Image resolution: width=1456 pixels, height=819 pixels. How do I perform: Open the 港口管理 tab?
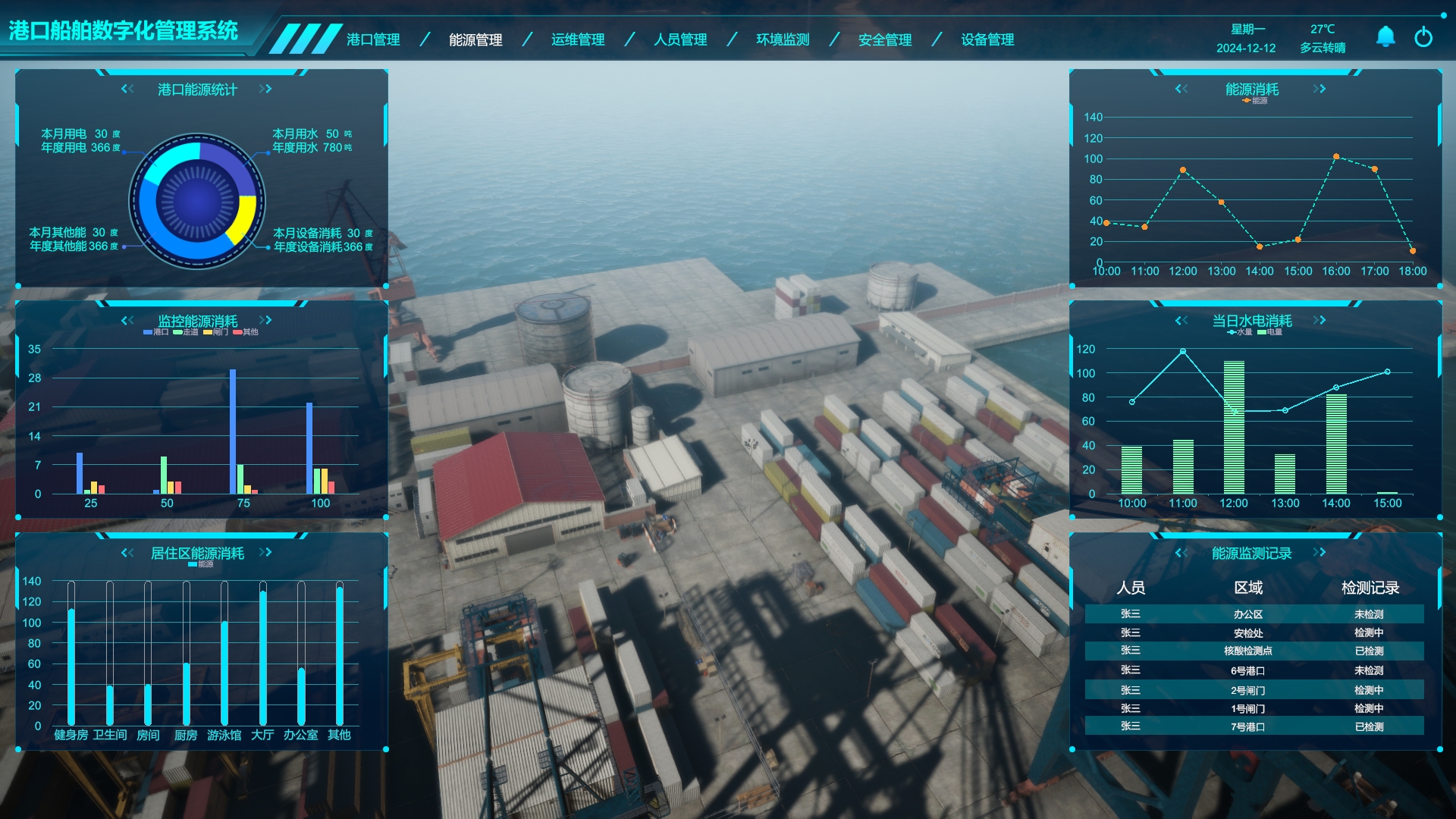[x=373, y=39]
